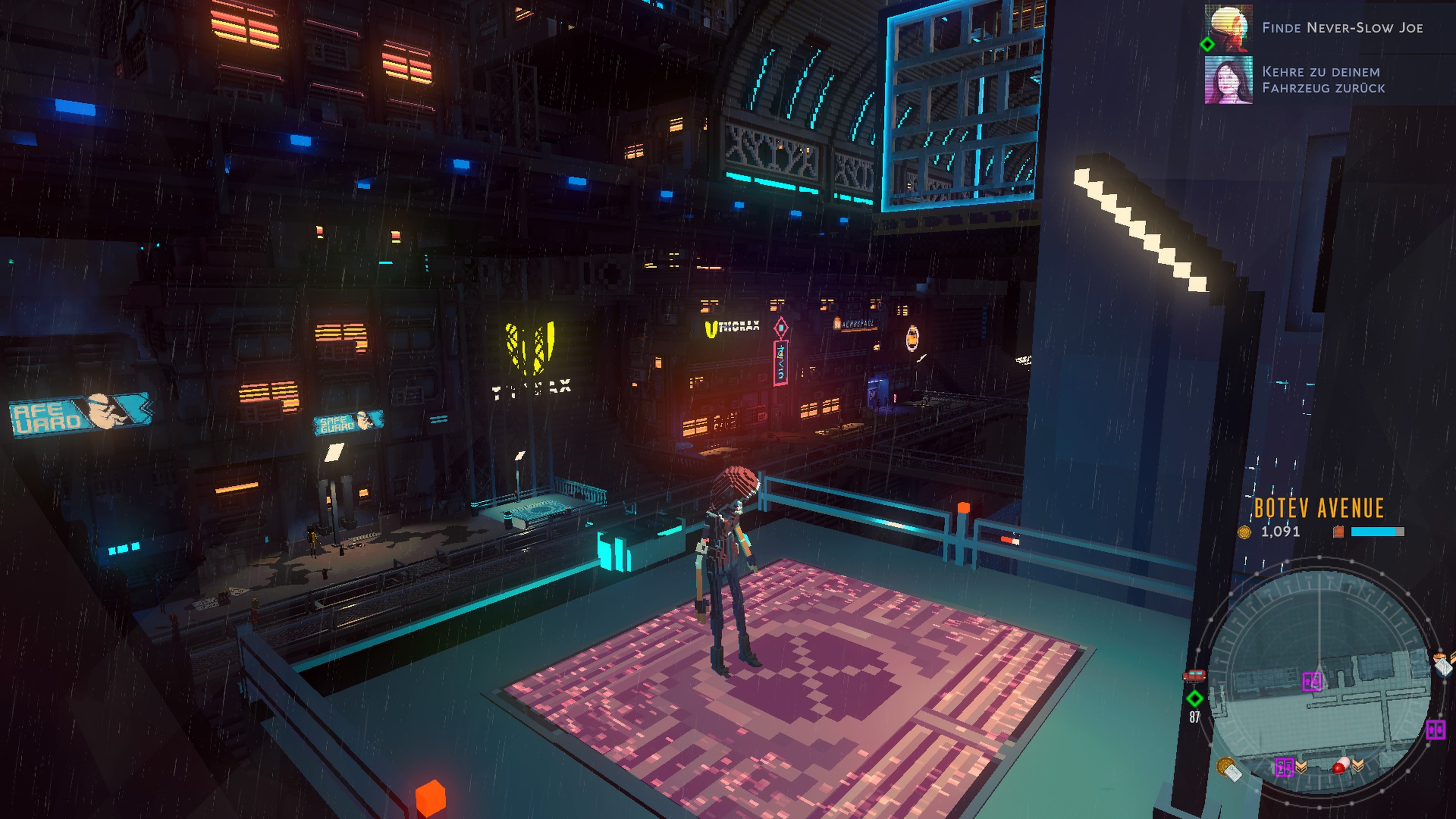This screenshot has height=819, width=1456.
Task: Click the red car marker beside minimap
Action: click(x=1194, y=675)
